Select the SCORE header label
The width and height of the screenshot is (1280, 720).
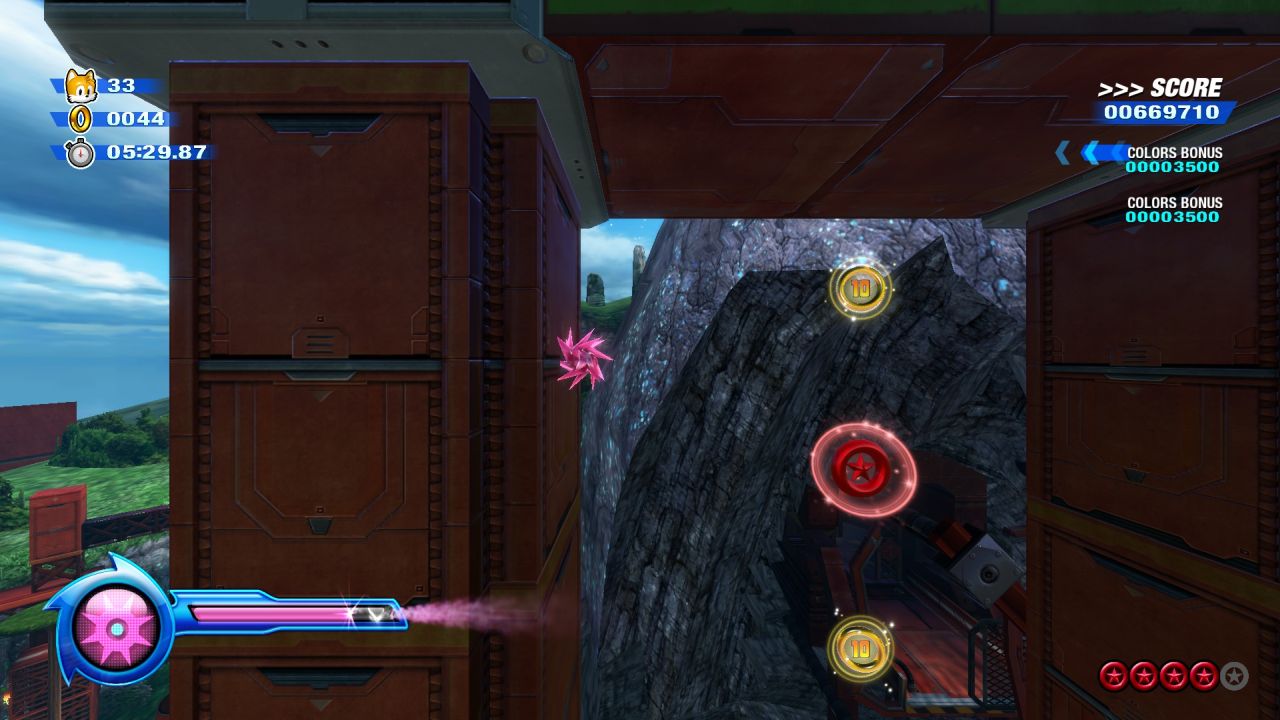tap(1183, 88)
